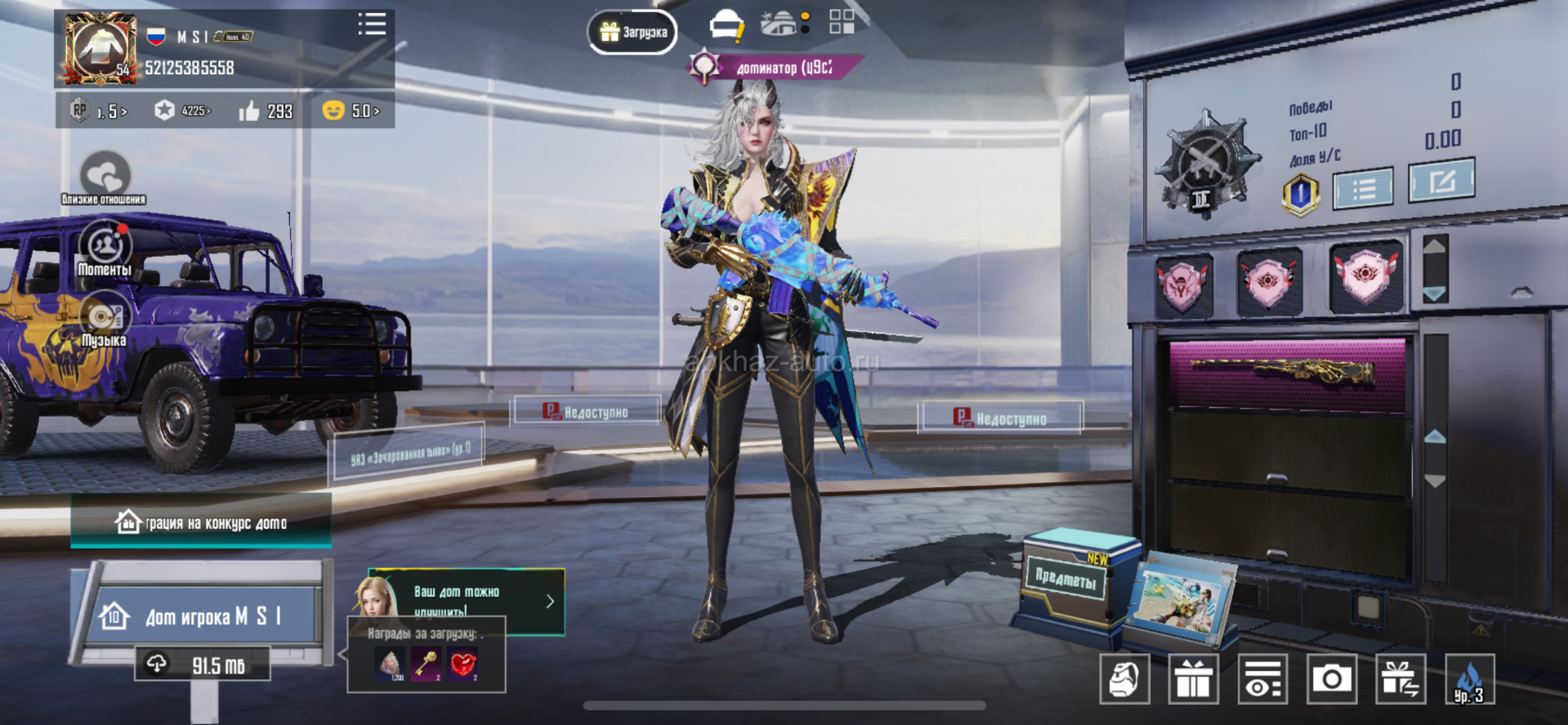
Task: Open the four-squares grid icon
Action: pyautogui.click(x=842, y=22)
